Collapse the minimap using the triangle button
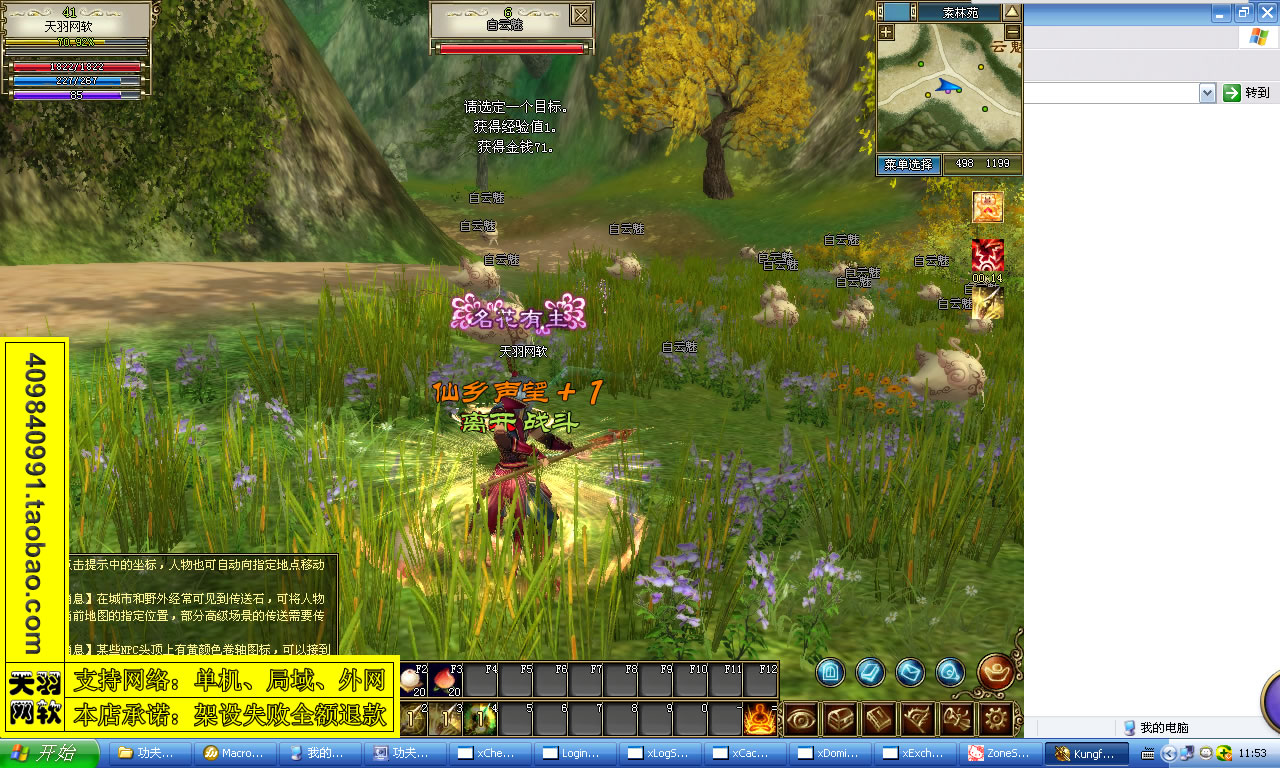The width and height of the screenshot is (1280, 768). pyautogui.click(x=1012, y=12)
